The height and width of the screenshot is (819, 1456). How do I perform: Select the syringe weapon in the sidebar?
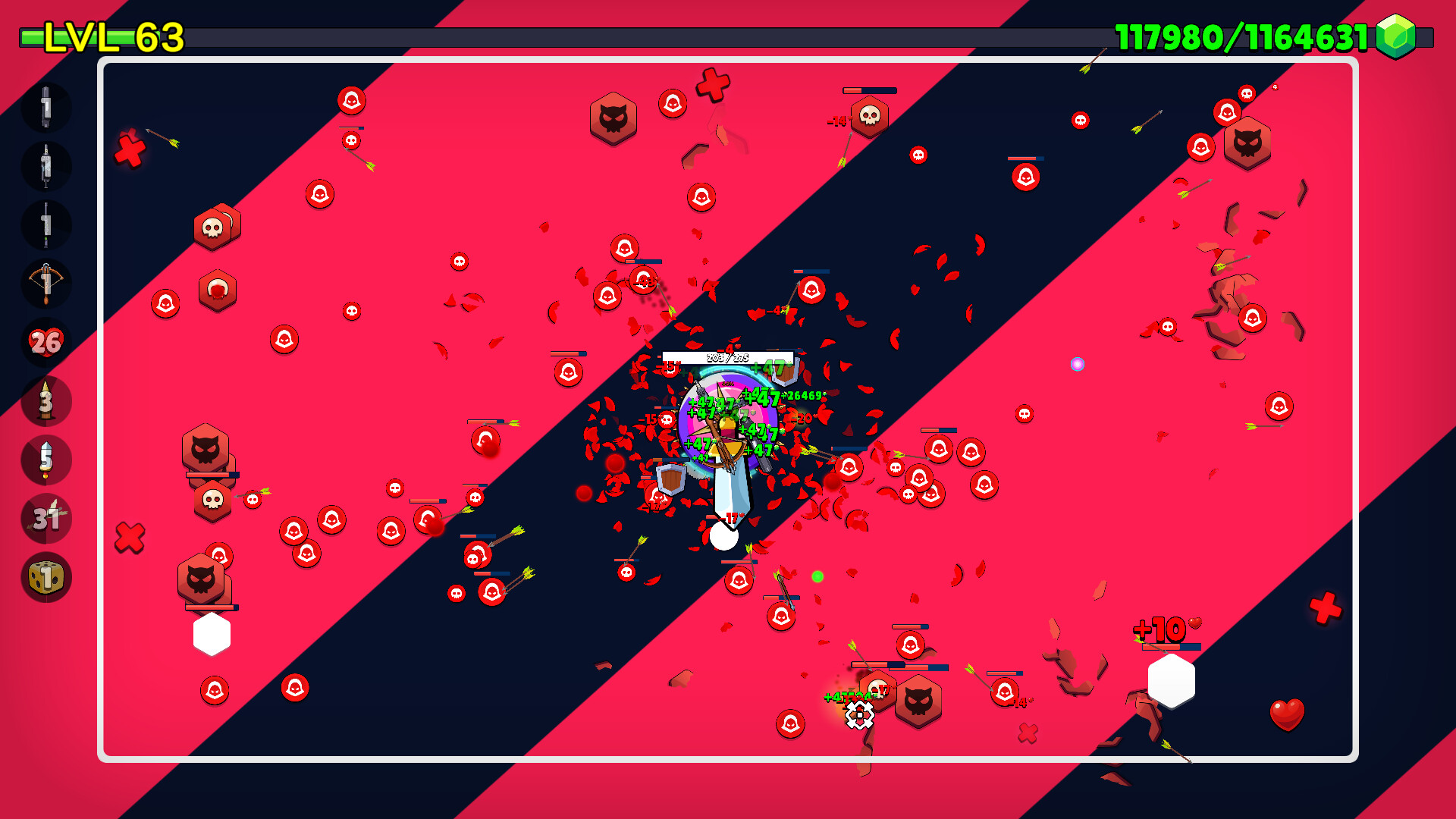coord(47,166)
